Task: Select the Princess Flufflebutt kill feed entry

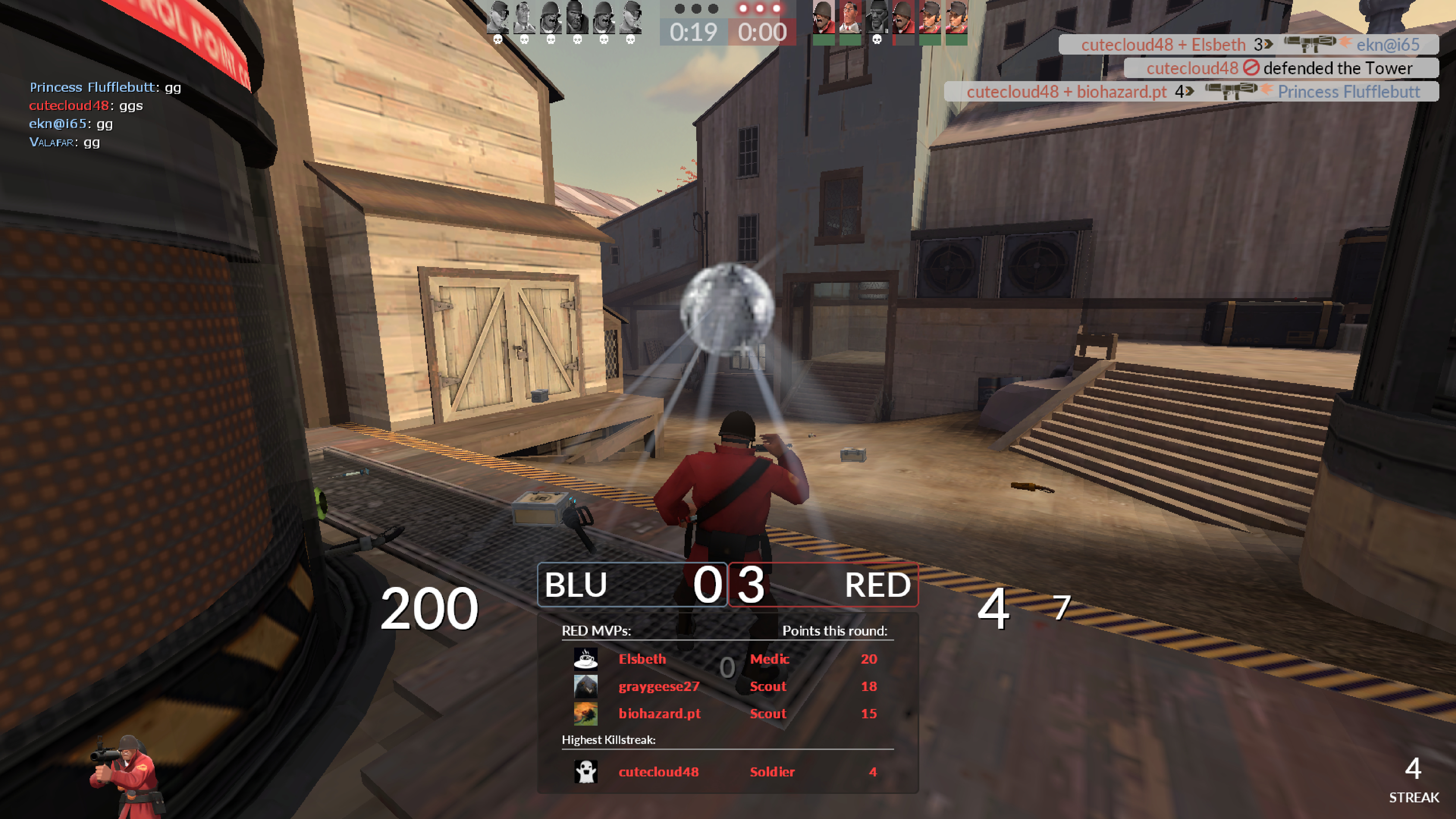Action: click(x=1191, y=91)
